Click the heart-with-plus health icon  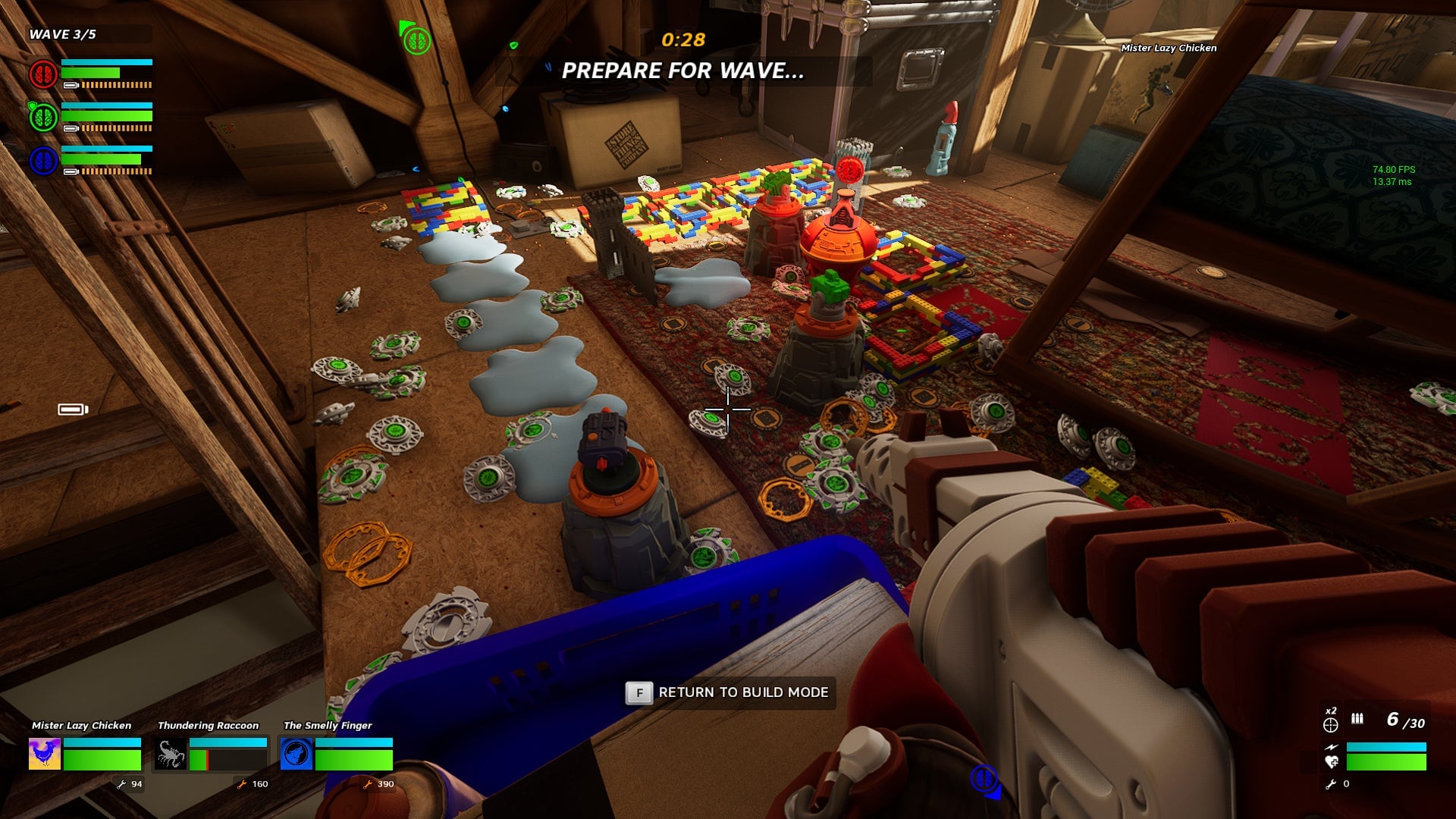1332,762
